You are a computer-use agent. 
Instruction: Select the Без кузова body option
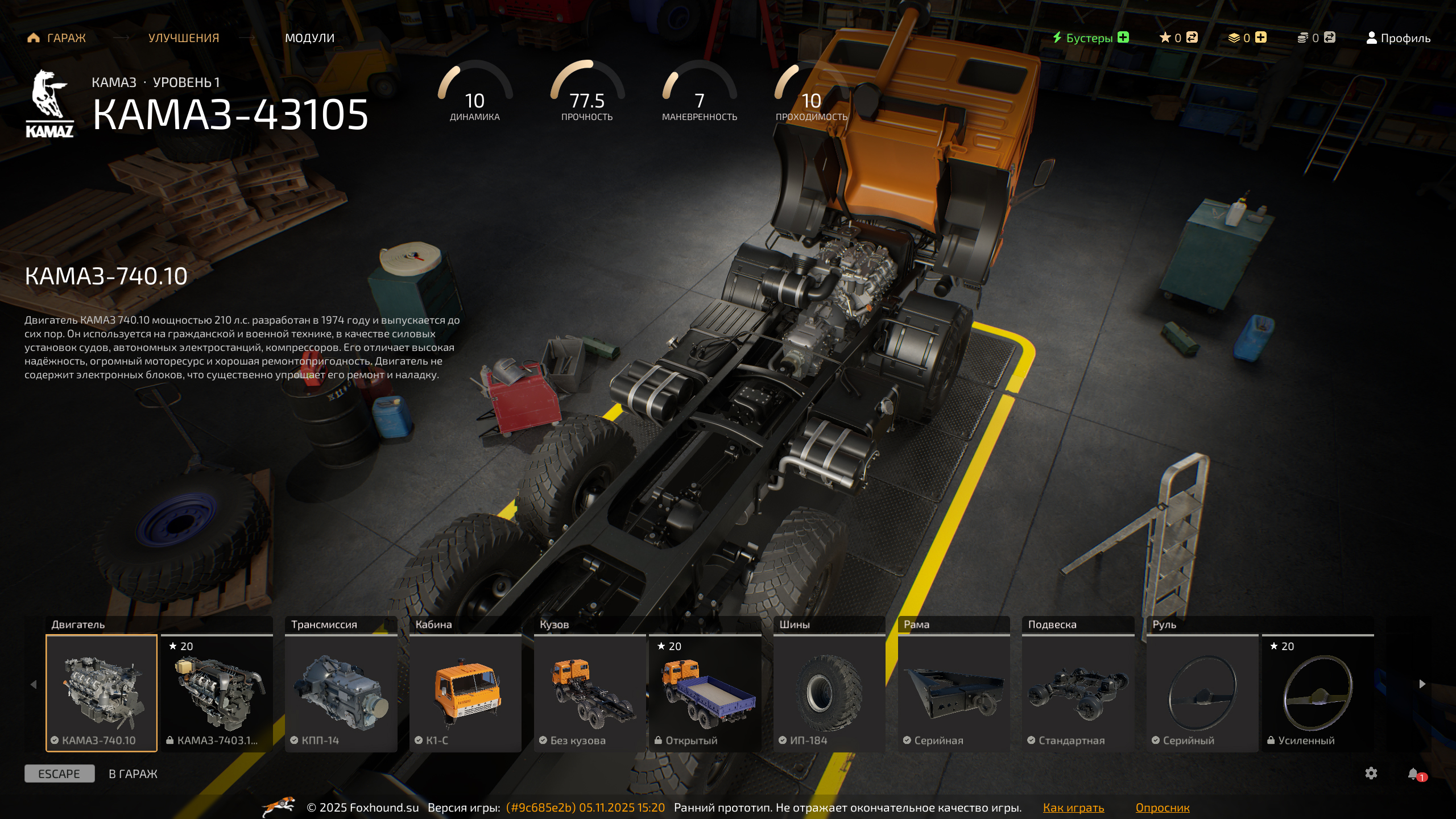click(590, 693)
